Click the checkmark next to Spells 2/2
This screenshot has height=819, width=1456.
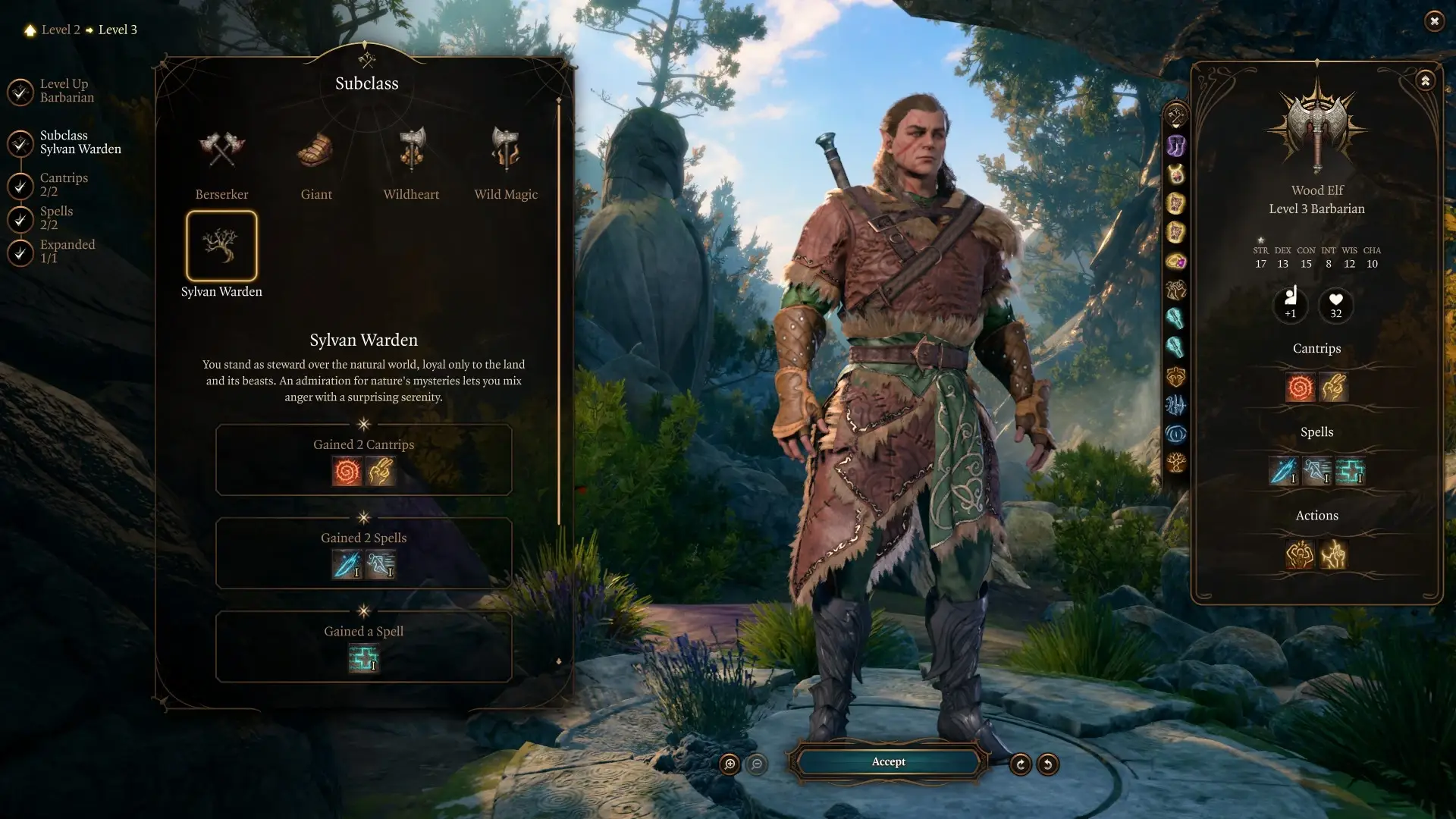click(20, 220)
